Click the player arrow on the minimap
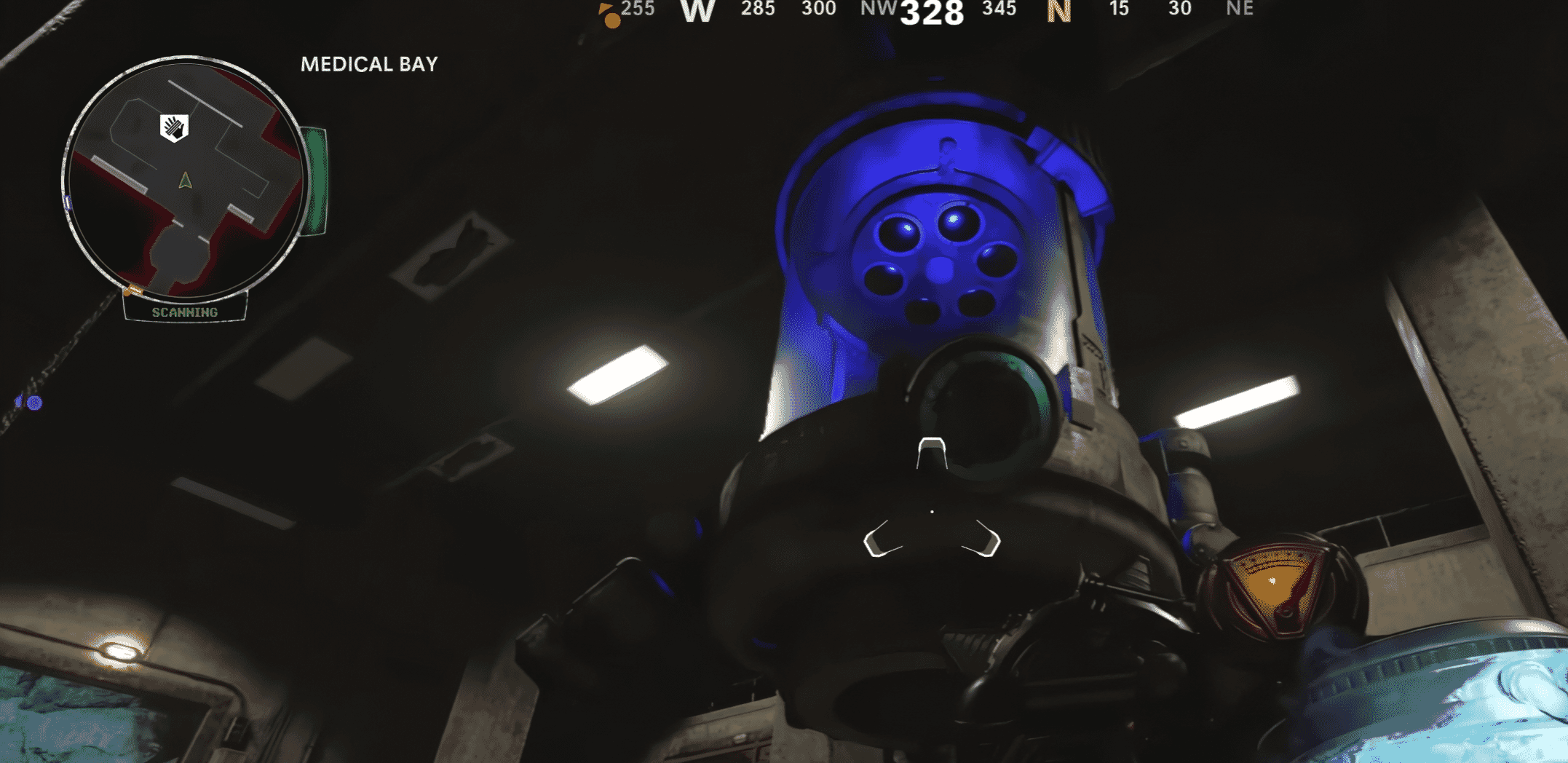Image resolution: width=1568 pixels, height=763 pixels. point(184,182)
